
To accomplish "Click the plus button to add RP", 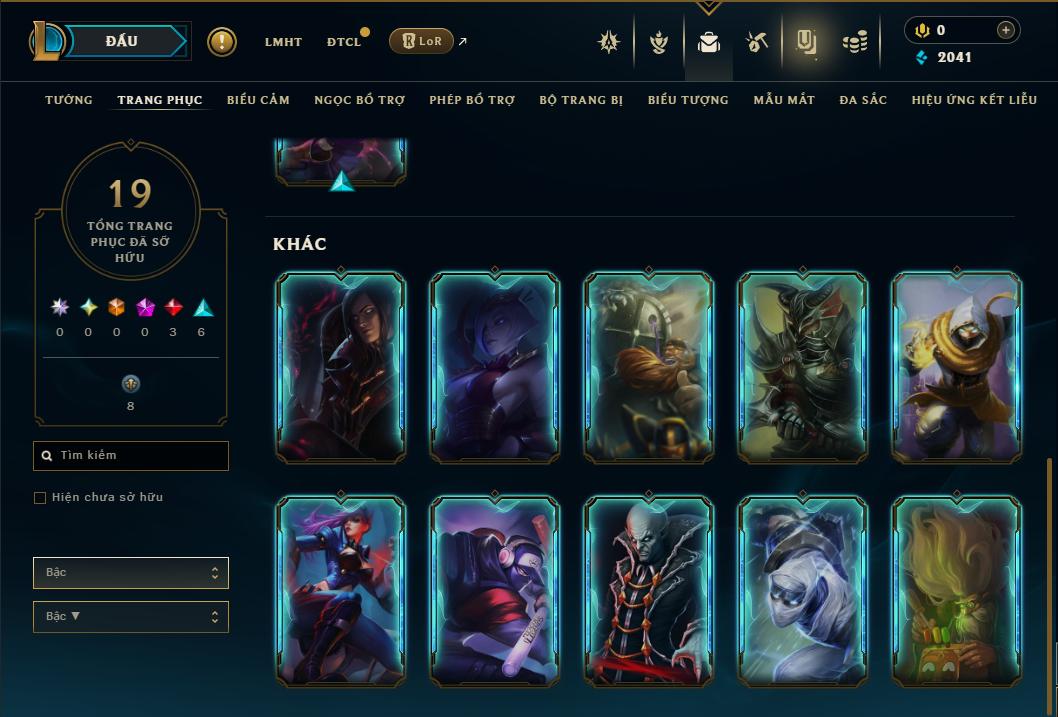I will tap(1005, 30).
